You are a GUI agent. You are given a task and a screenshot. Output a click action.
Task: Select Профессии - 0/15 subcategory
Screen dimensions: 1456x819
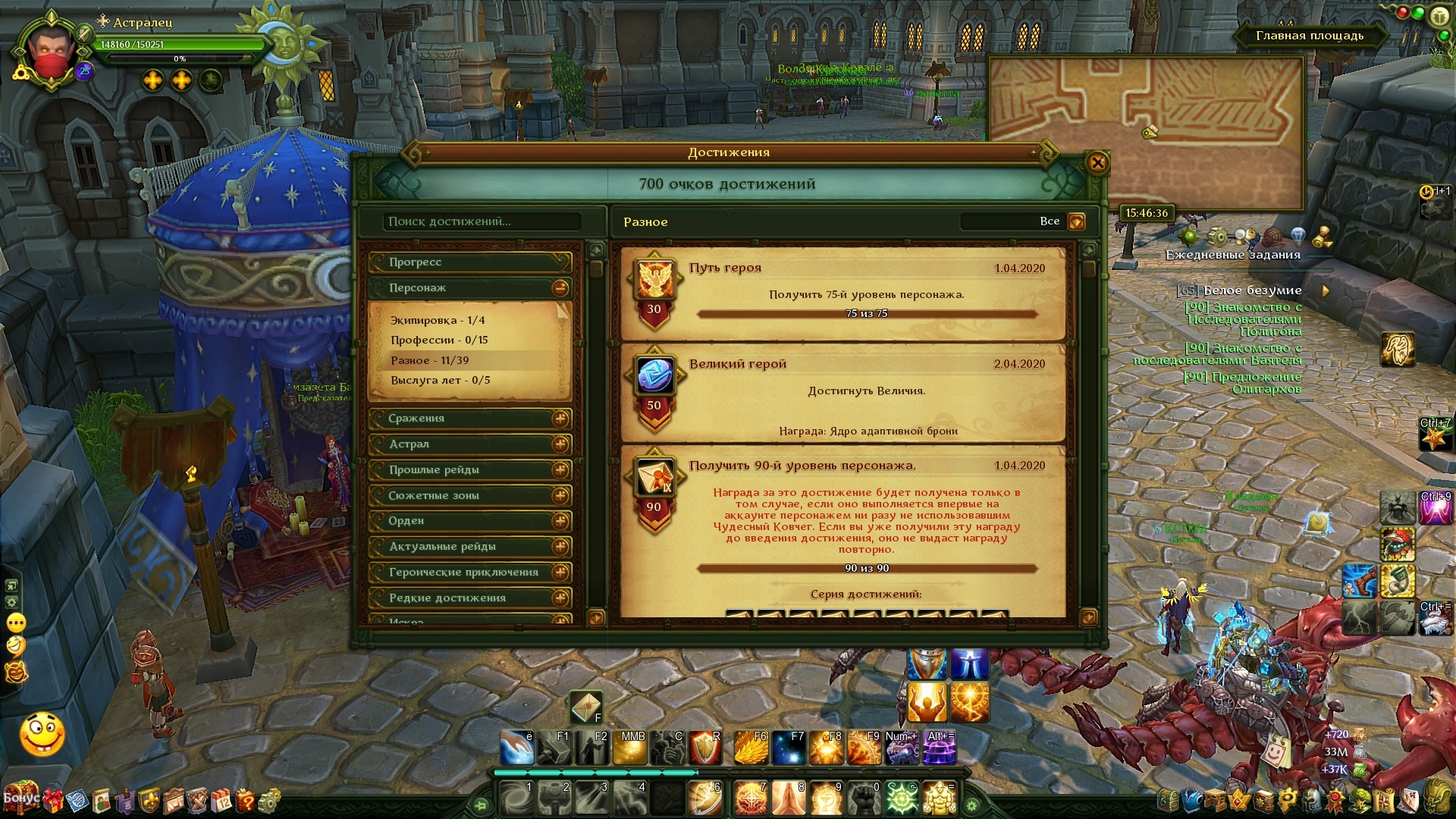pos(439,340)
